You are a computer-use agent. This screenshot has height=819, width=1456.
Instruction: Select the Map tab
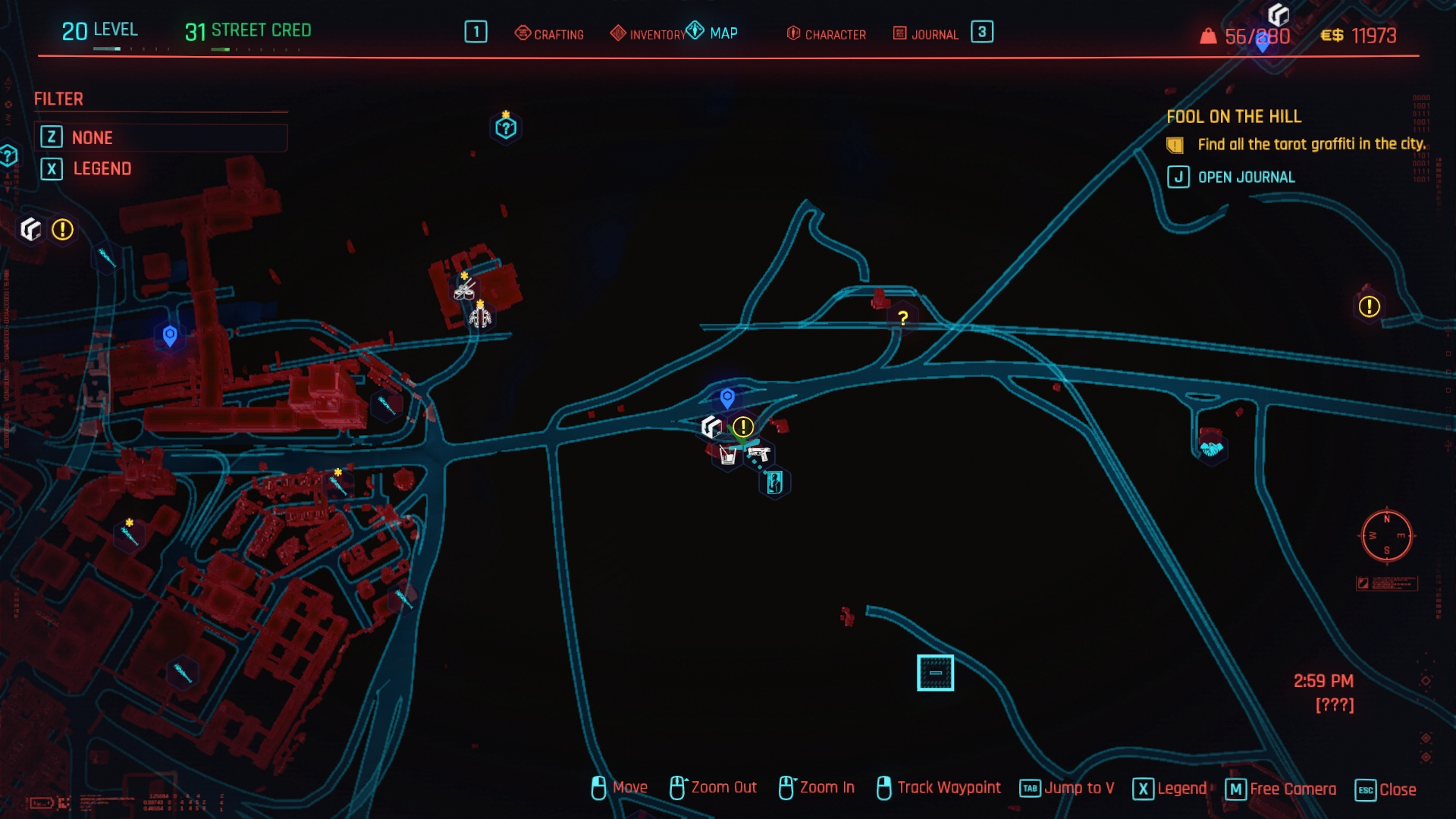(x=713, y=33)
